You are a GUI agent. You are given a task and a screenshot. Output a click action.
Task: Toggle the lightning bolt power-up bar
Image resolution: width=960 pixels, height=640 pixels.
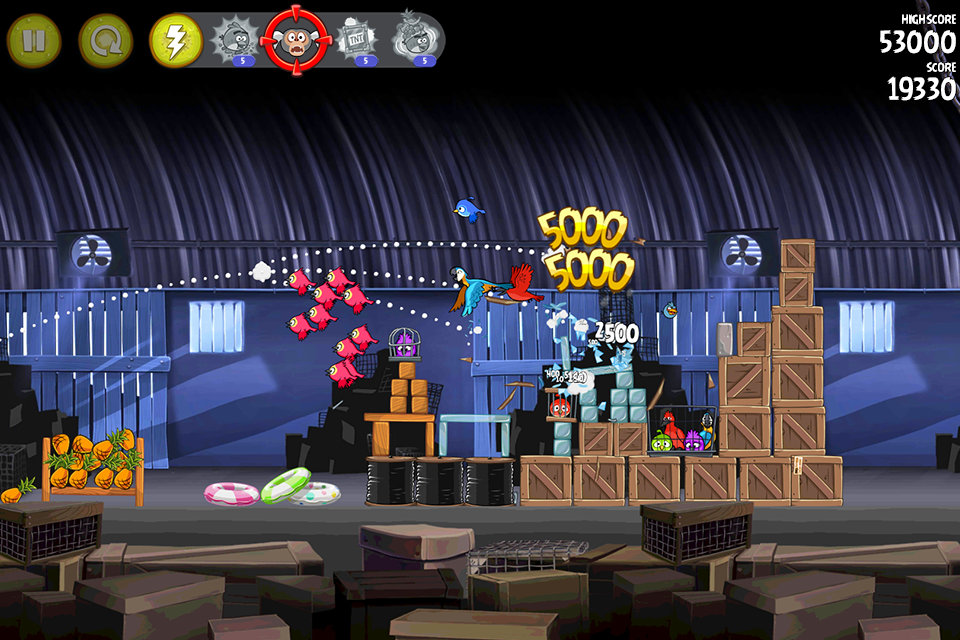click(x=176, y=41)
